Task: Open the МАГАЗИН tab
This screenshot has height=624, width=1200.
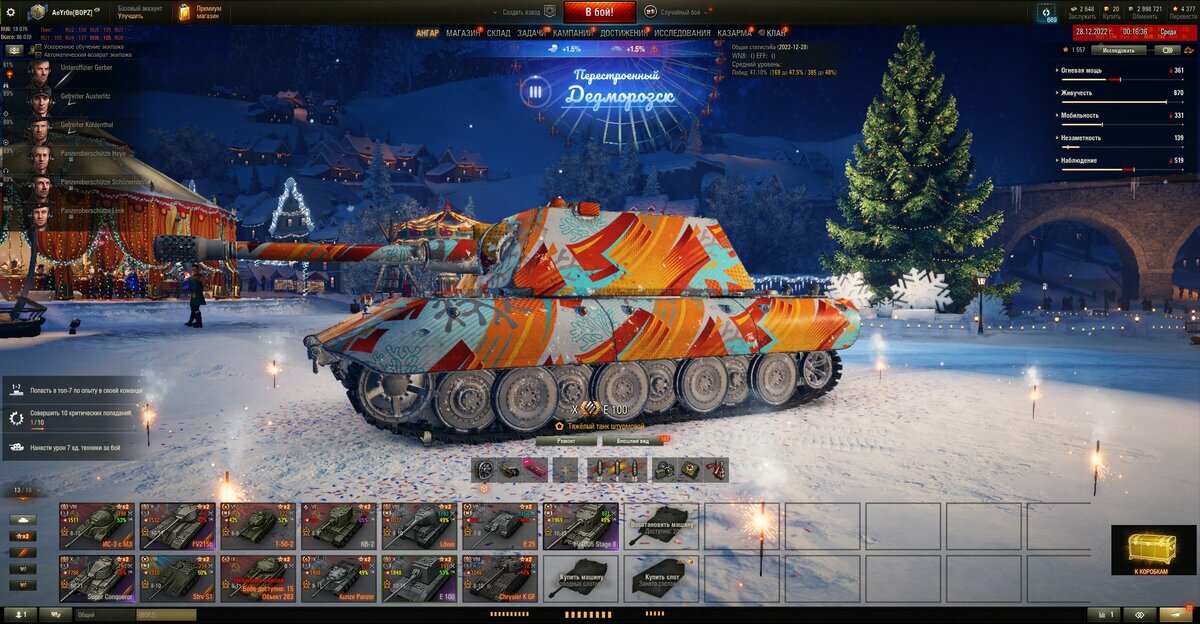Action: [463, 33]
